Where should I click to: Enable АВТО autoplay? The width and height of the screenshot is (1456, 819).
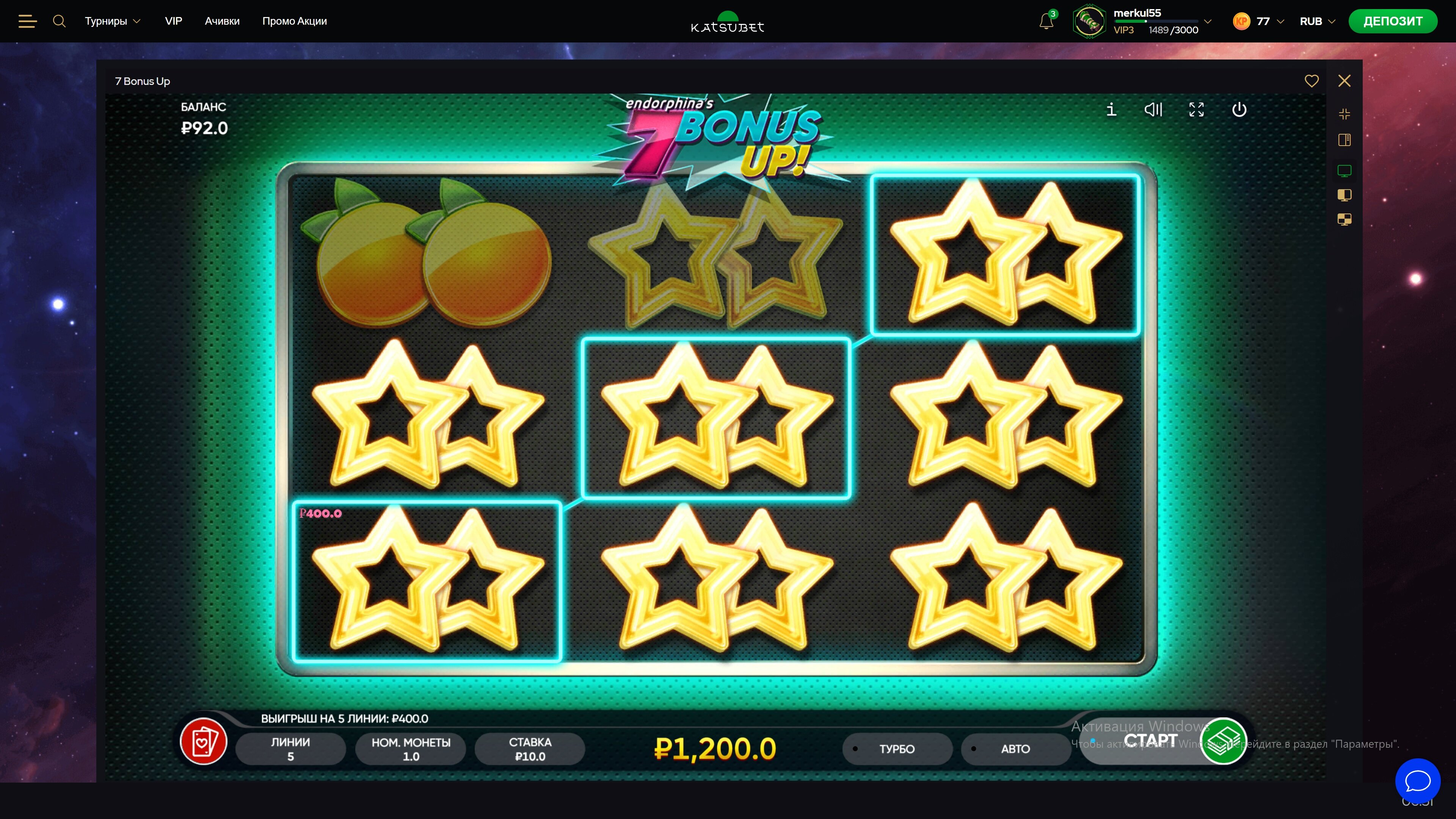point(1015,749)
